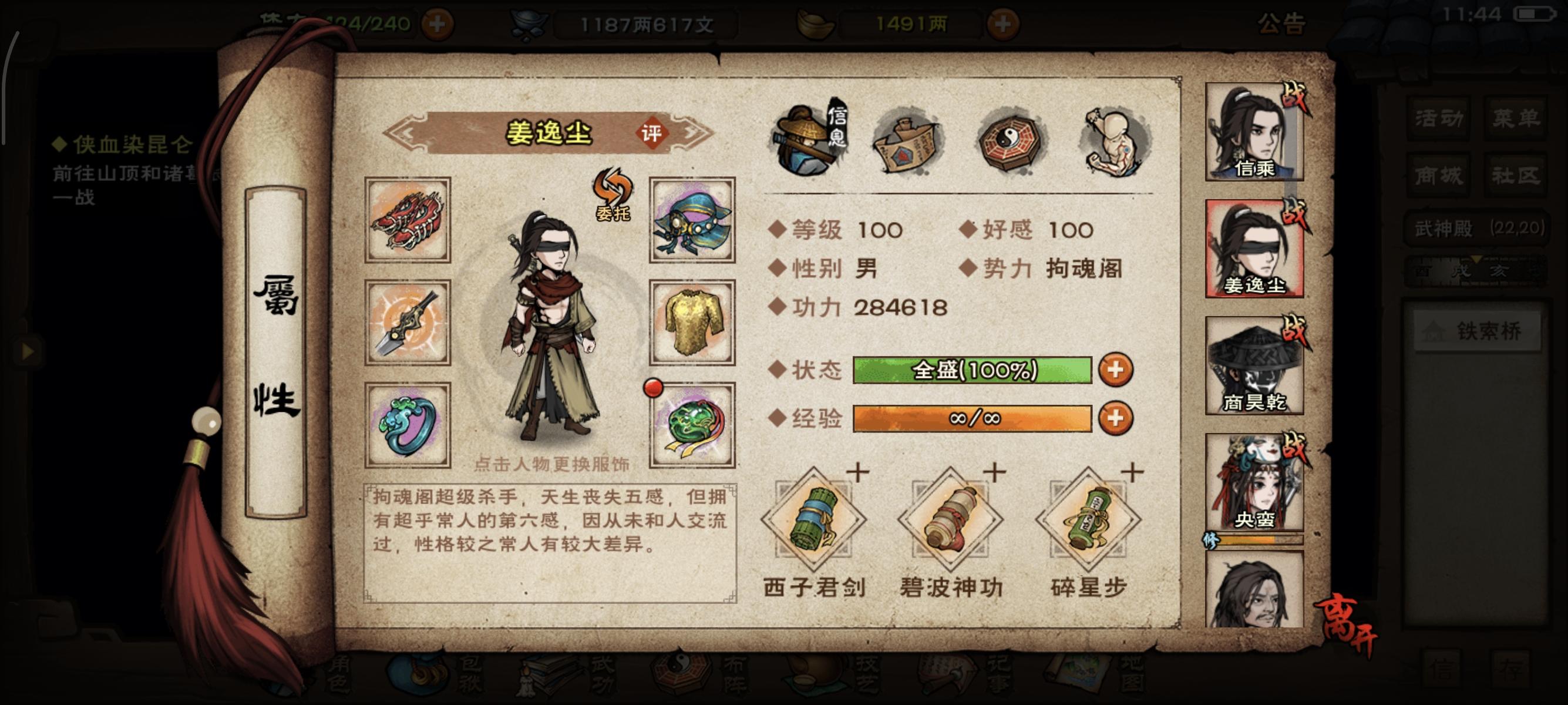Click the equipped sword weapon slot
The height and width of the screenshot is (705, 1568).
409,323
